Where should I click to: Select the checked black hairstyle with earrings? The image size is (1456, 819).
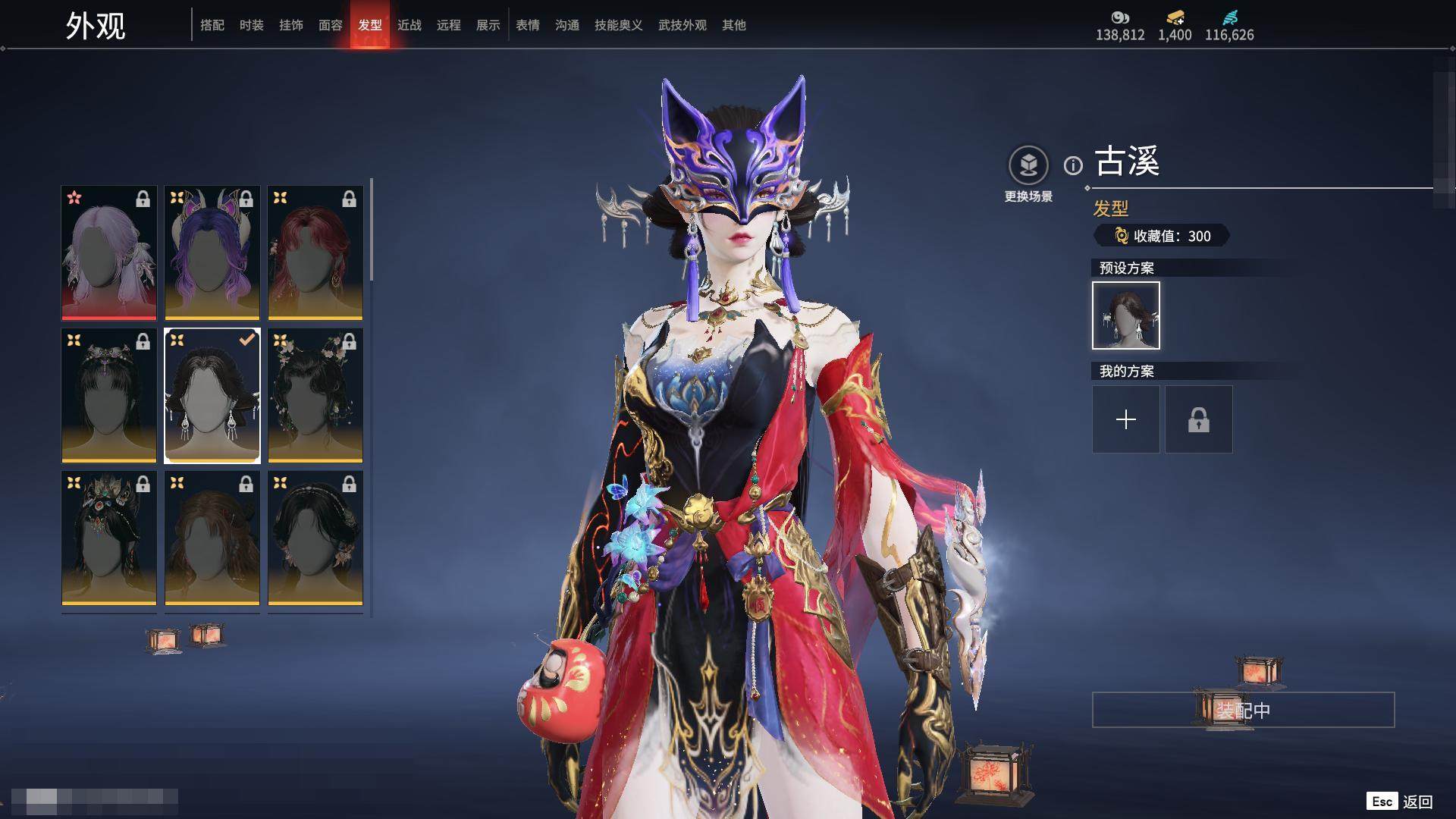coord(212,395)
